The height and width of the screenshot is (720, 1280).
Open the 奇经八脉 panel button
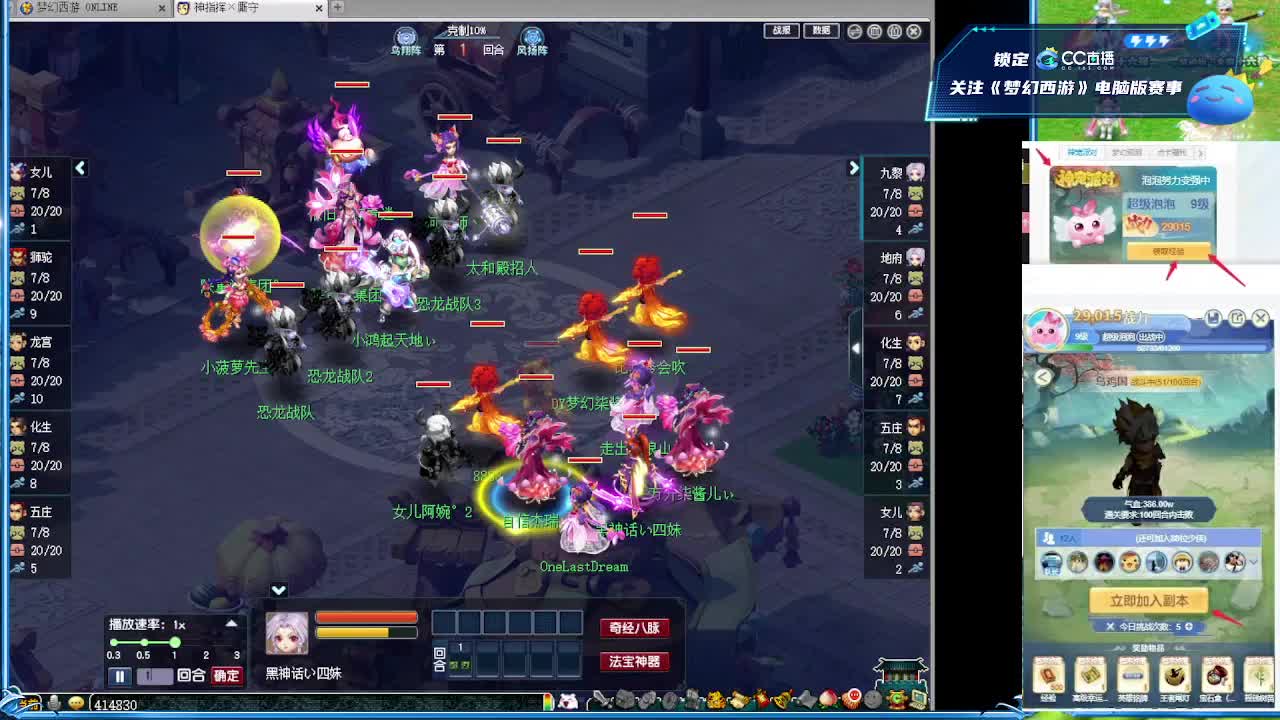pyautogui.click(x=633, y=629)
